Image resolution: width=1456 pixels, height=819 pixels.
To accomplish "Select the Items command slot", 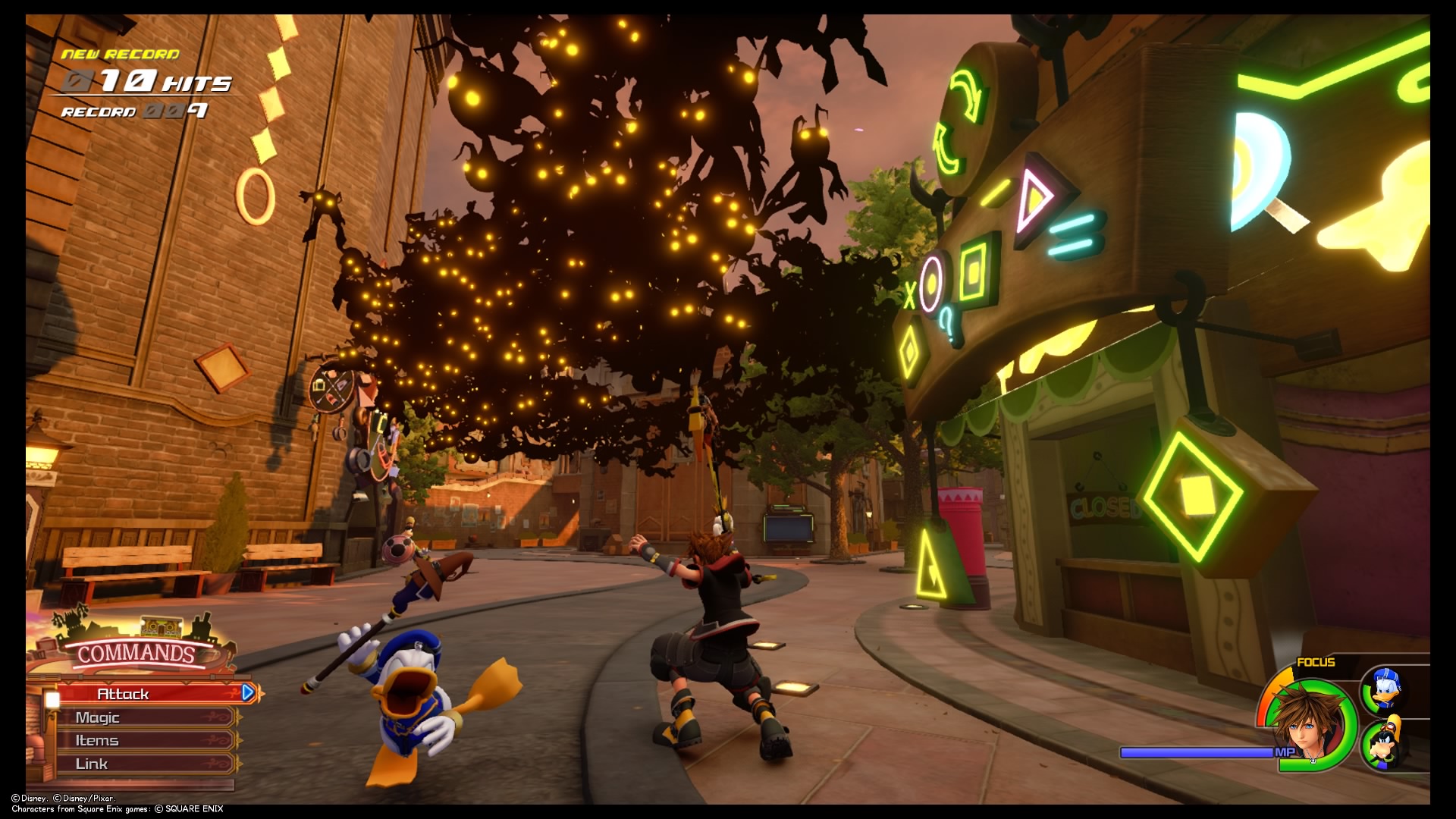I will click(x=97, y=740).
